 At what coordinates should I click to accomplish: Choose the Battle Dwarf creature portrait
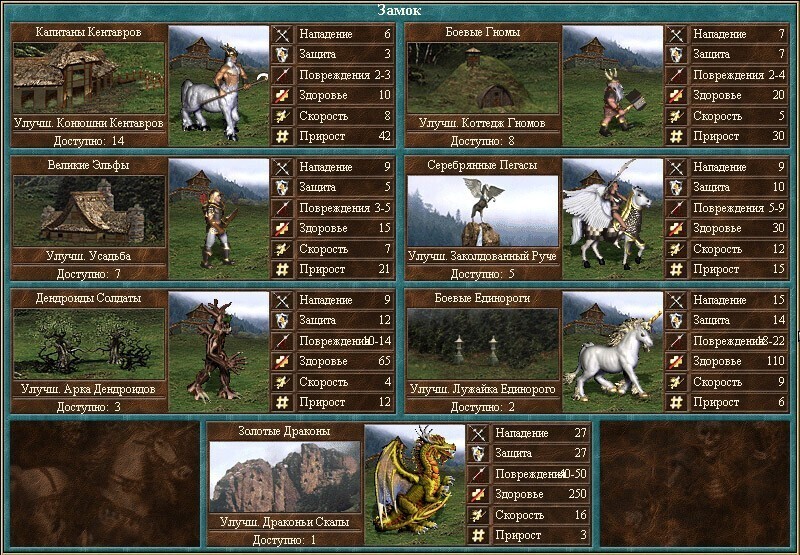pos(612,87)
